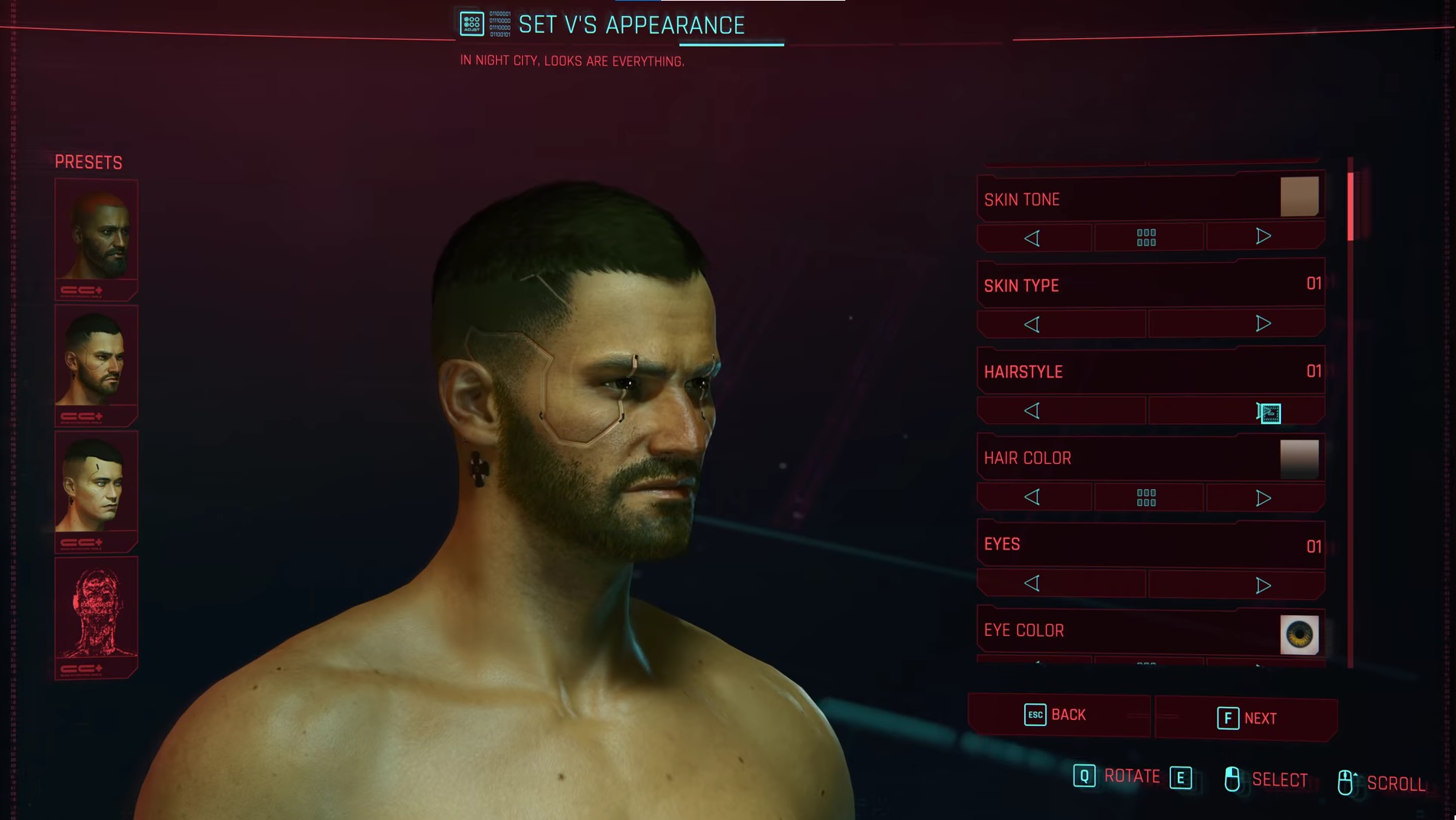Open the Skin Tone grid picker
The image size is (1456, 820).
tap(1147, 238)
